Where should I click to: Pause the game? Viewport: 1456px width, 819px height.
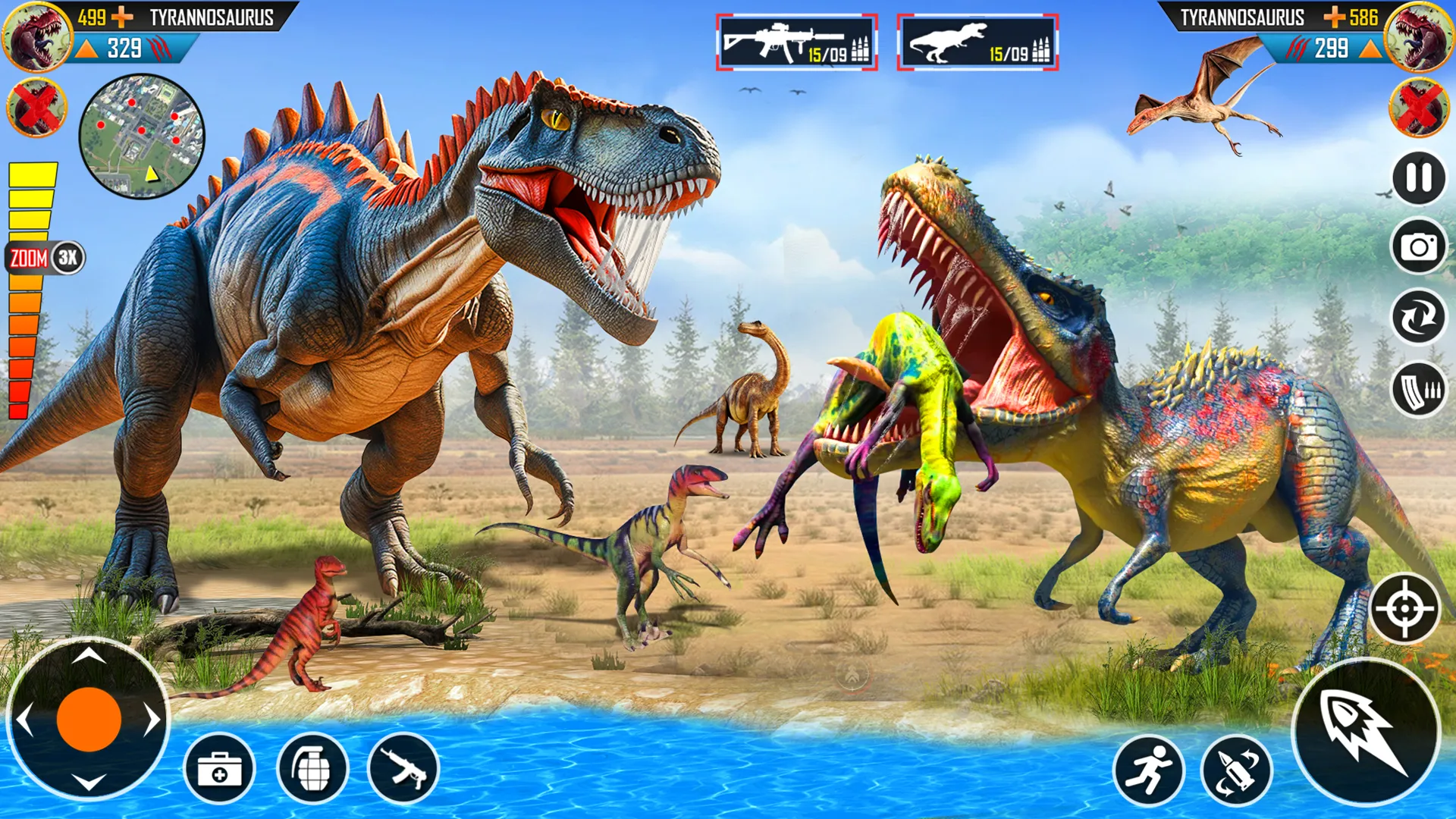(1418, 178)
